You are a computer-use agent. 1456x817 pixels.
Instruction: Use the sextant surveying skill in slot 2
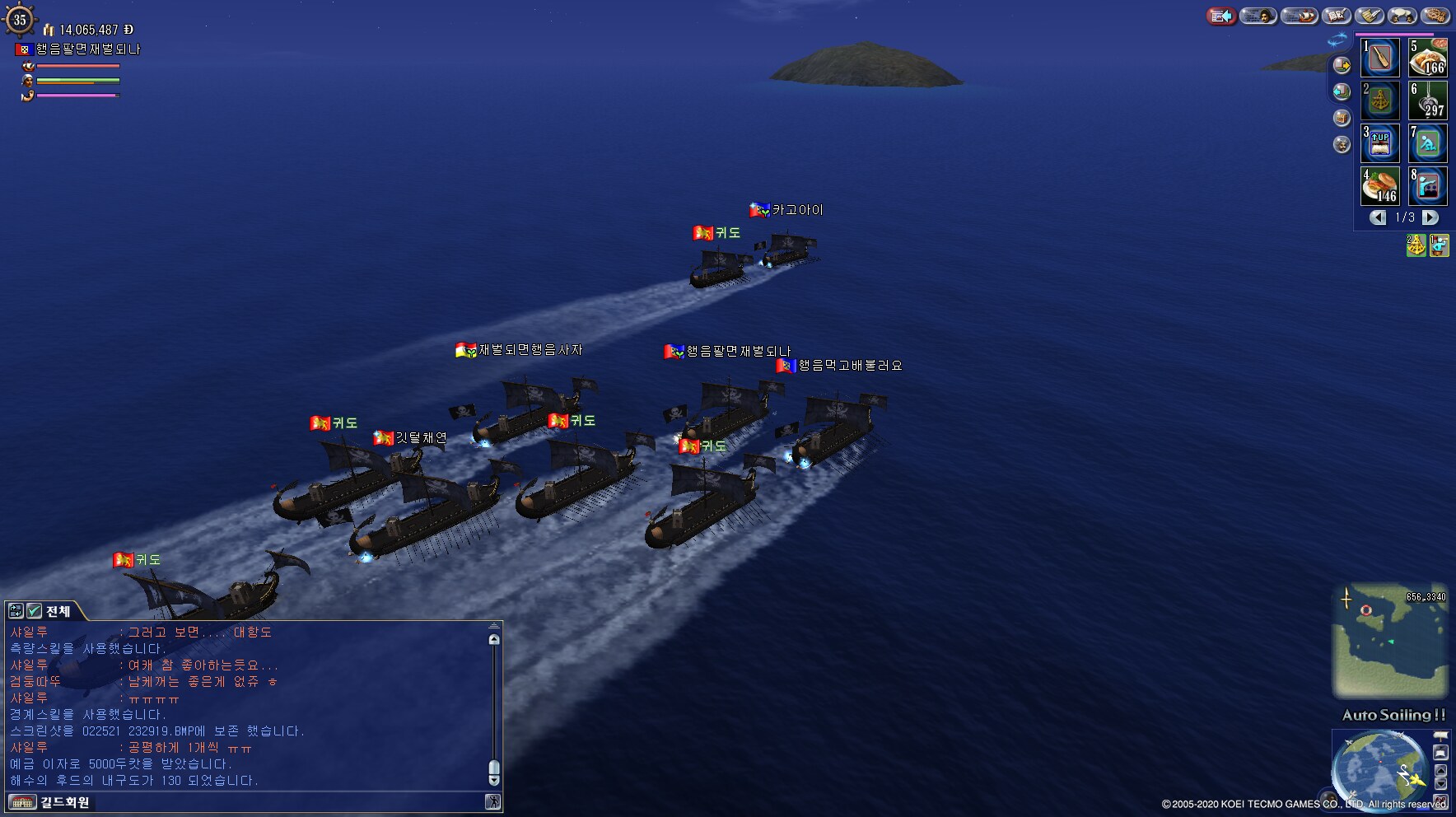pyautogui.click(x=1380, y=100)
